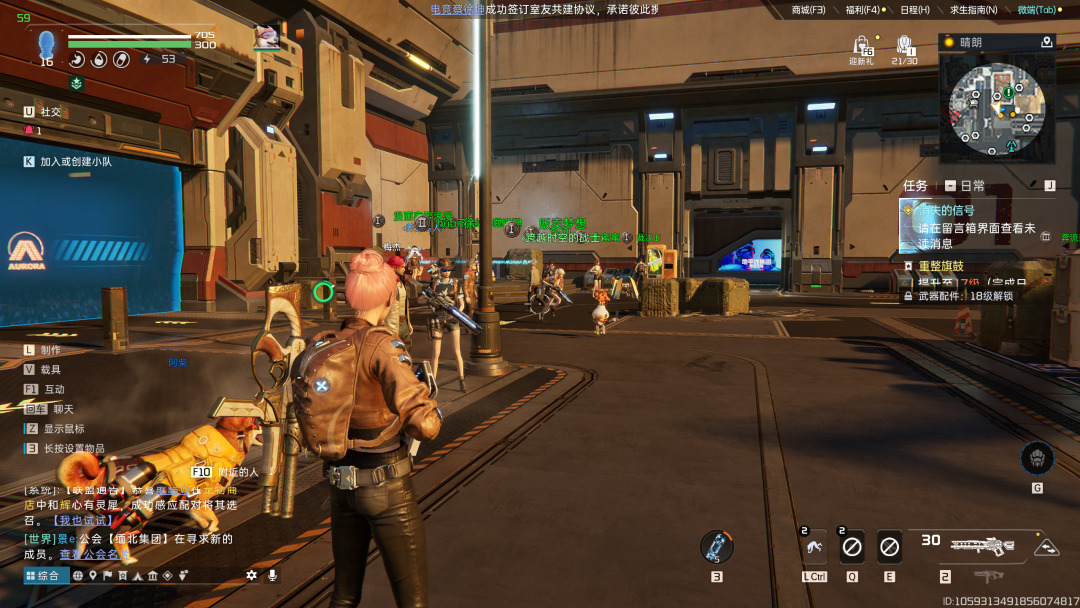
Task: Switch to the world channel globe icon
Action: click(78, 575)
